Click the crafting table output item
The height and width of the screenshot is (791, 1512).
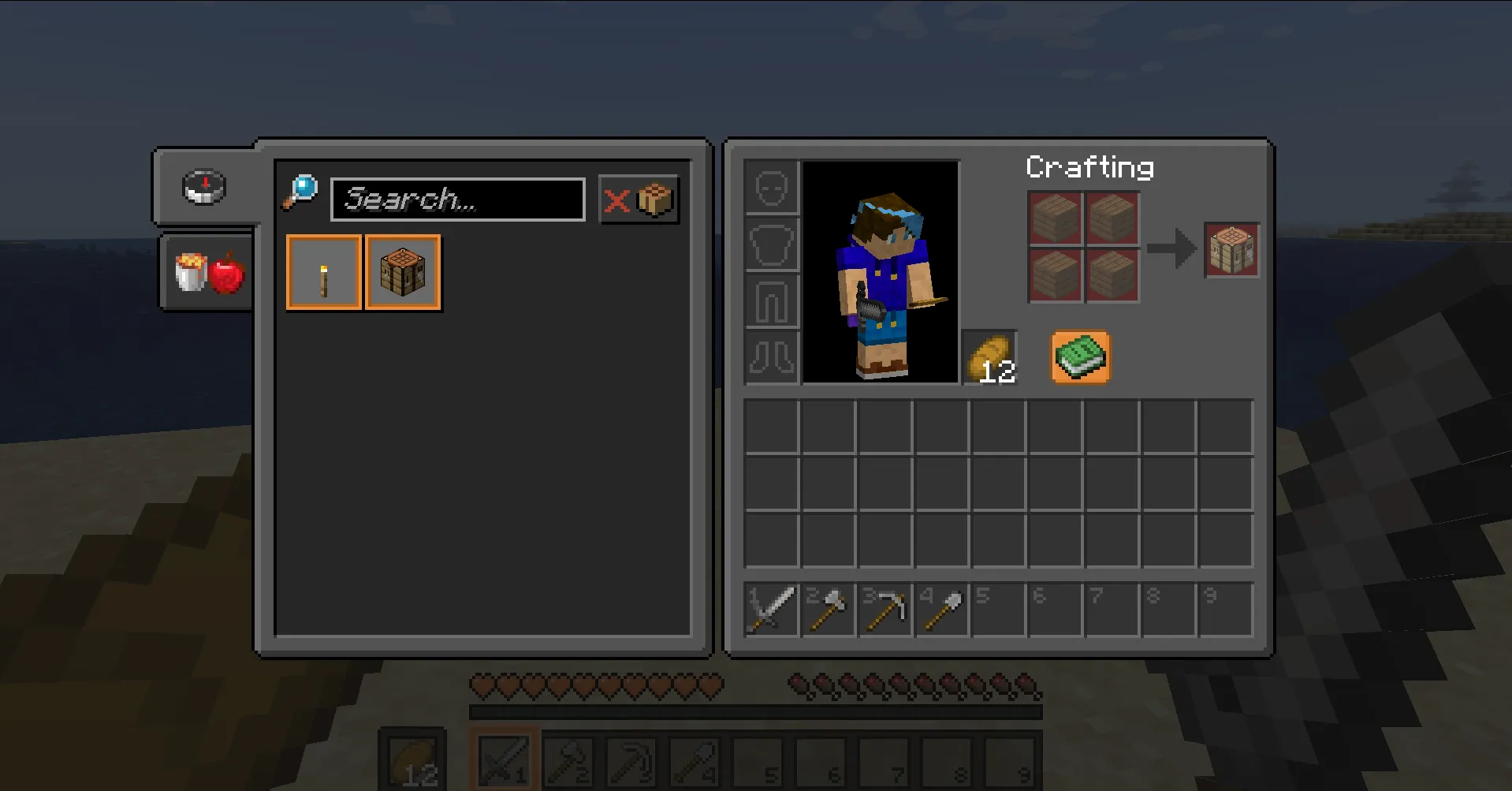coord(1231,249)
